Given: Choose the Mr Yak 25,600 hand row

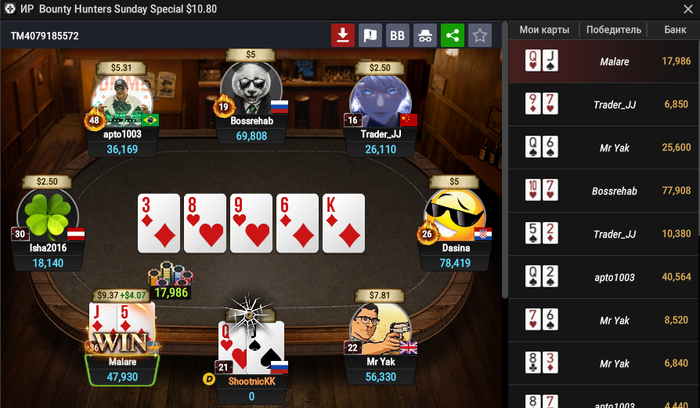Looking at the screenshot, I should pyautogui.click(x=604, y=147).
